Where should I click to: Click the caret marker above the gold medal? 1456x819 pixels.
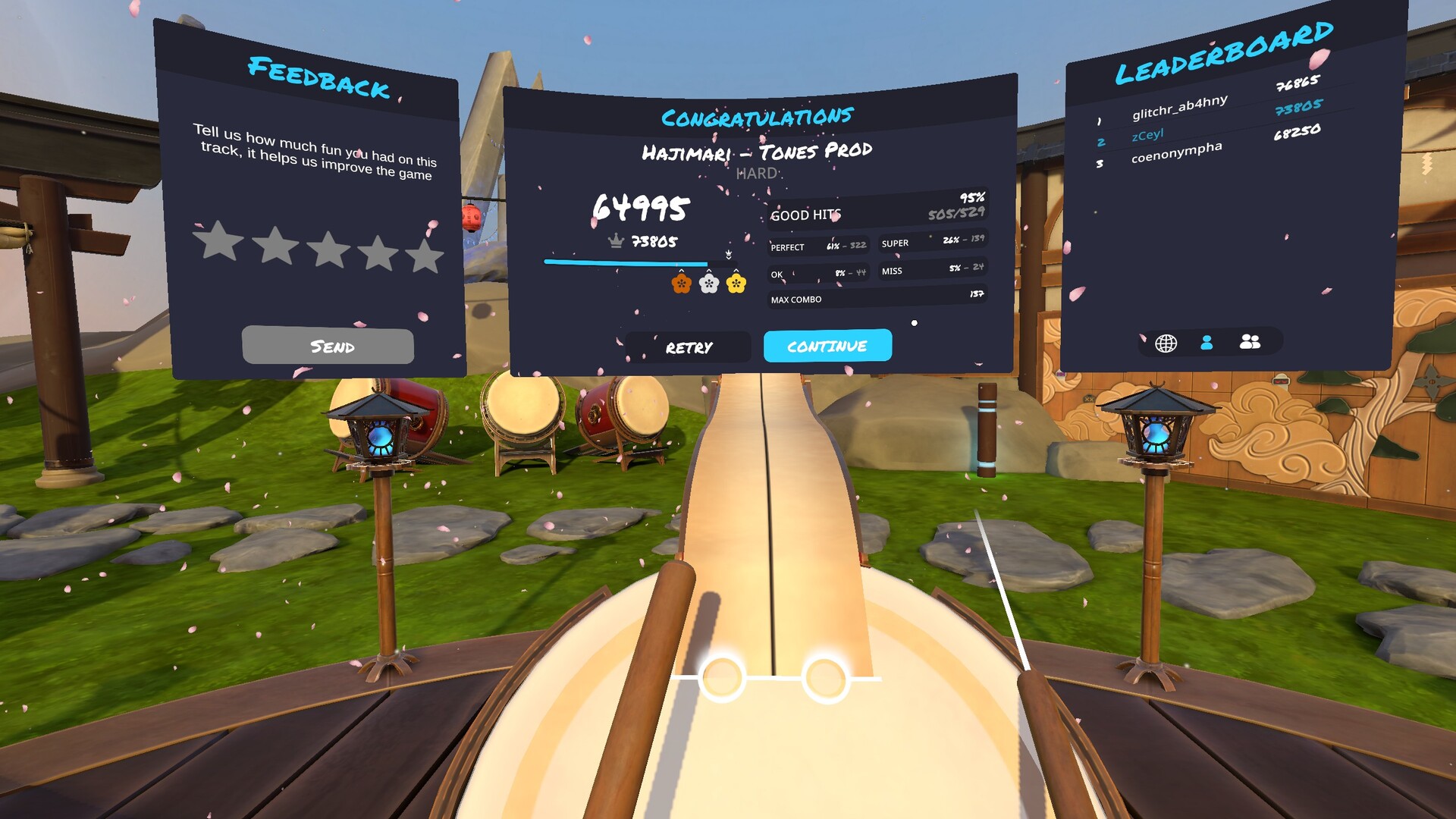click(x=736, y=271)
